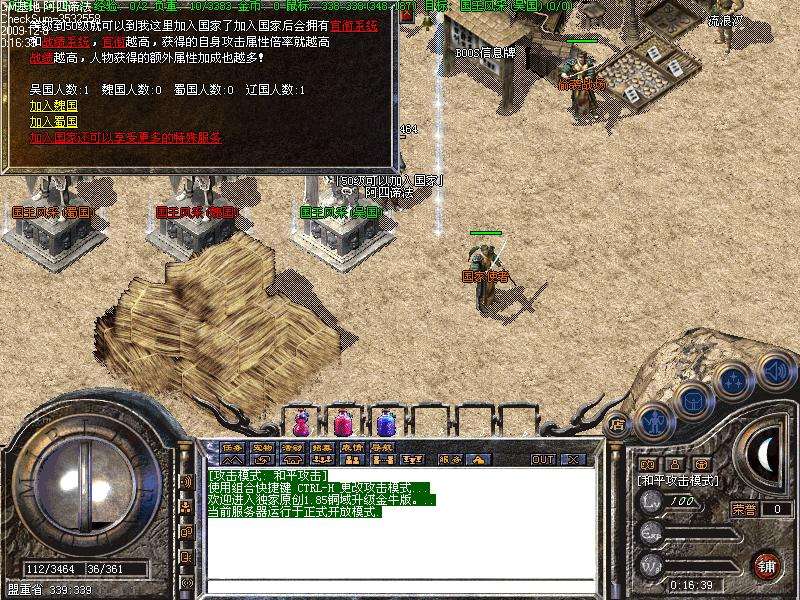This screenshot has height=600, width=800.
Task: Open the 排行 ranking button
Action: (x=322, y=447)
